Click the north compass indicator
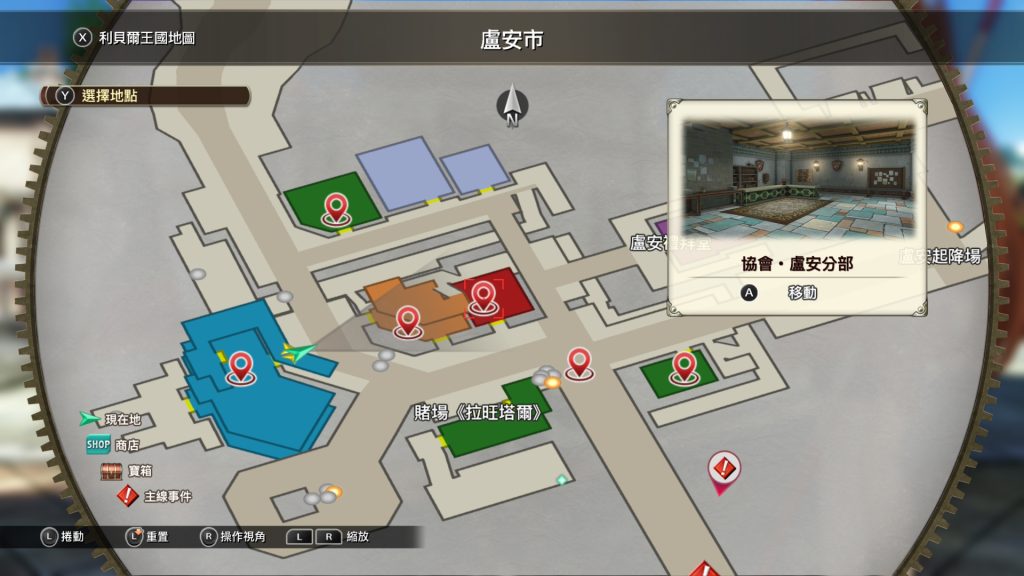1024x576 pixels. (512, 105)
